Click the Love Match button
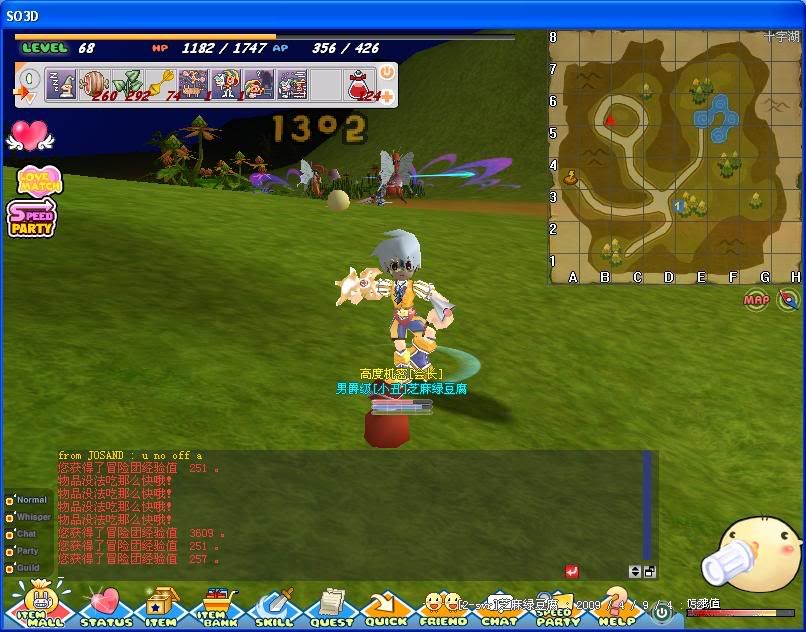Screen dimensions: 806x632 tap(39, 180)
